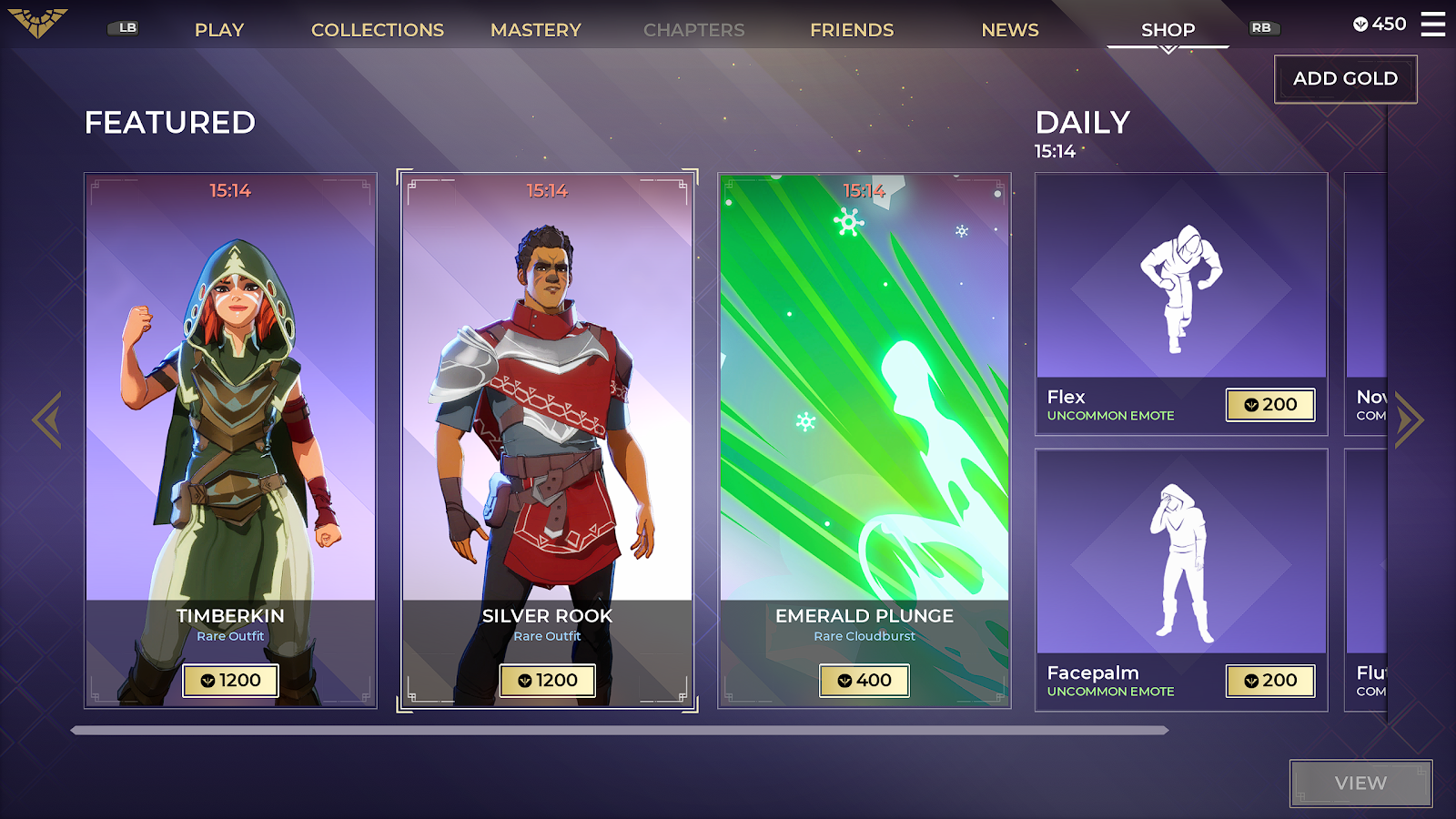The height and width of the screenshot is (819, 1456).
Task: Click the winged logo in the corner
Action: [x=38, y=22]
